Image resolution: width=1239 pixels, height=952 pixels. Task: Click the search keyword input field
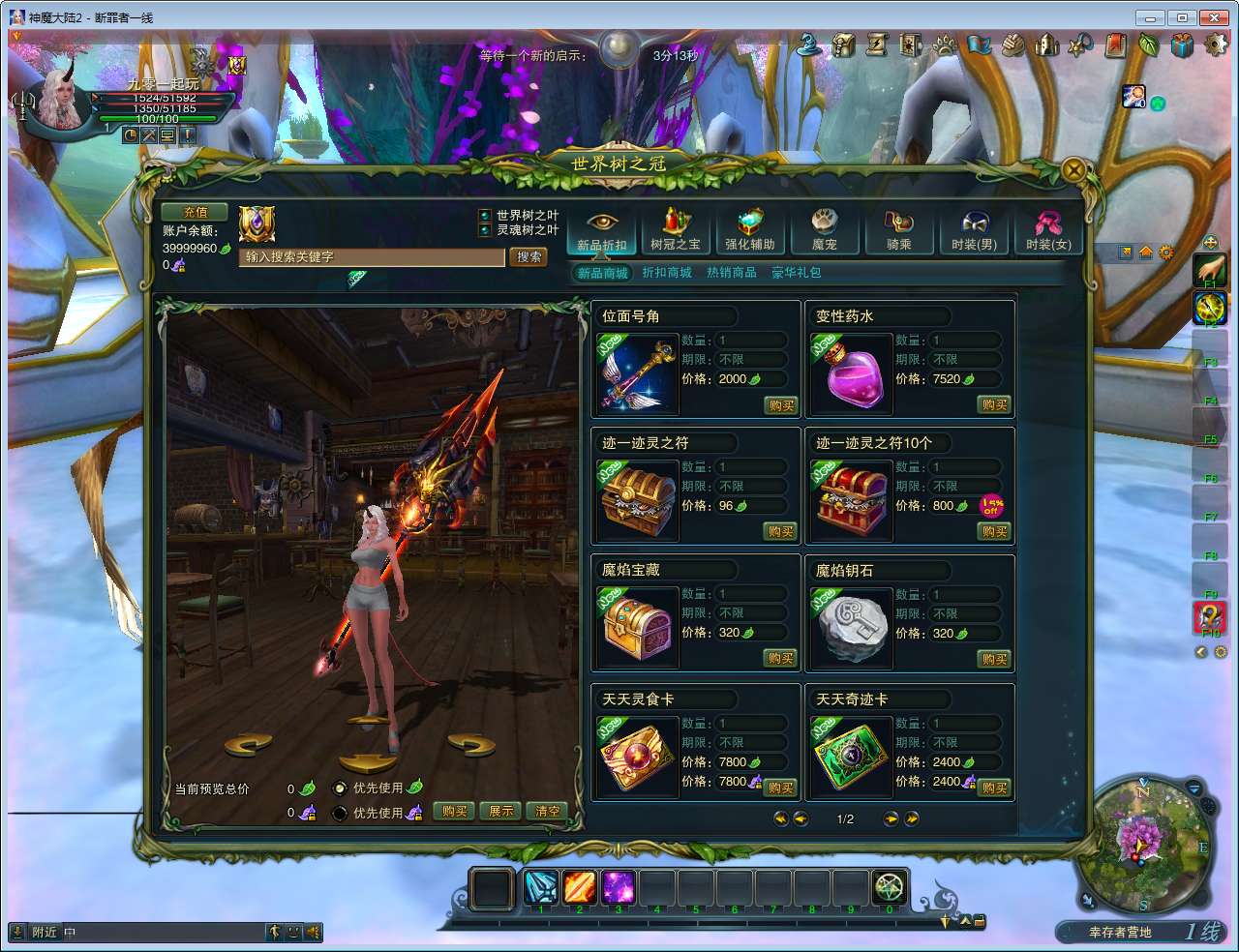[x=372, y=257]
